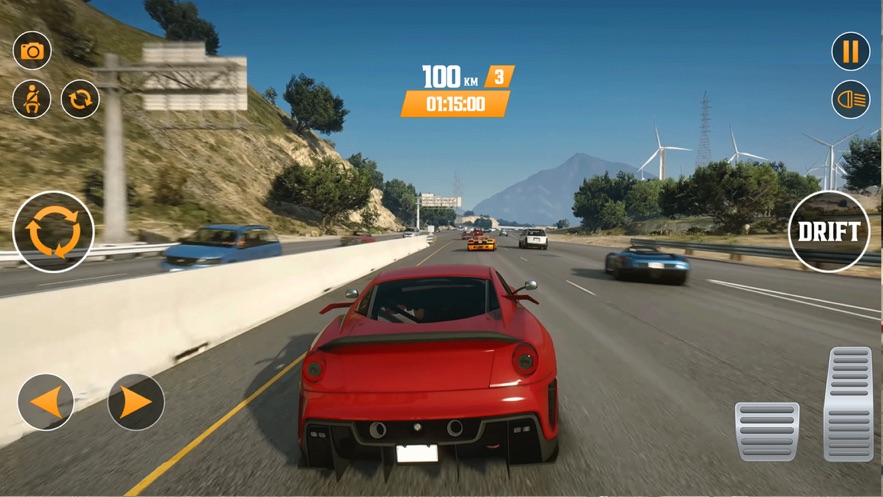Tap the brake pedal

click(x=767, y=431)
